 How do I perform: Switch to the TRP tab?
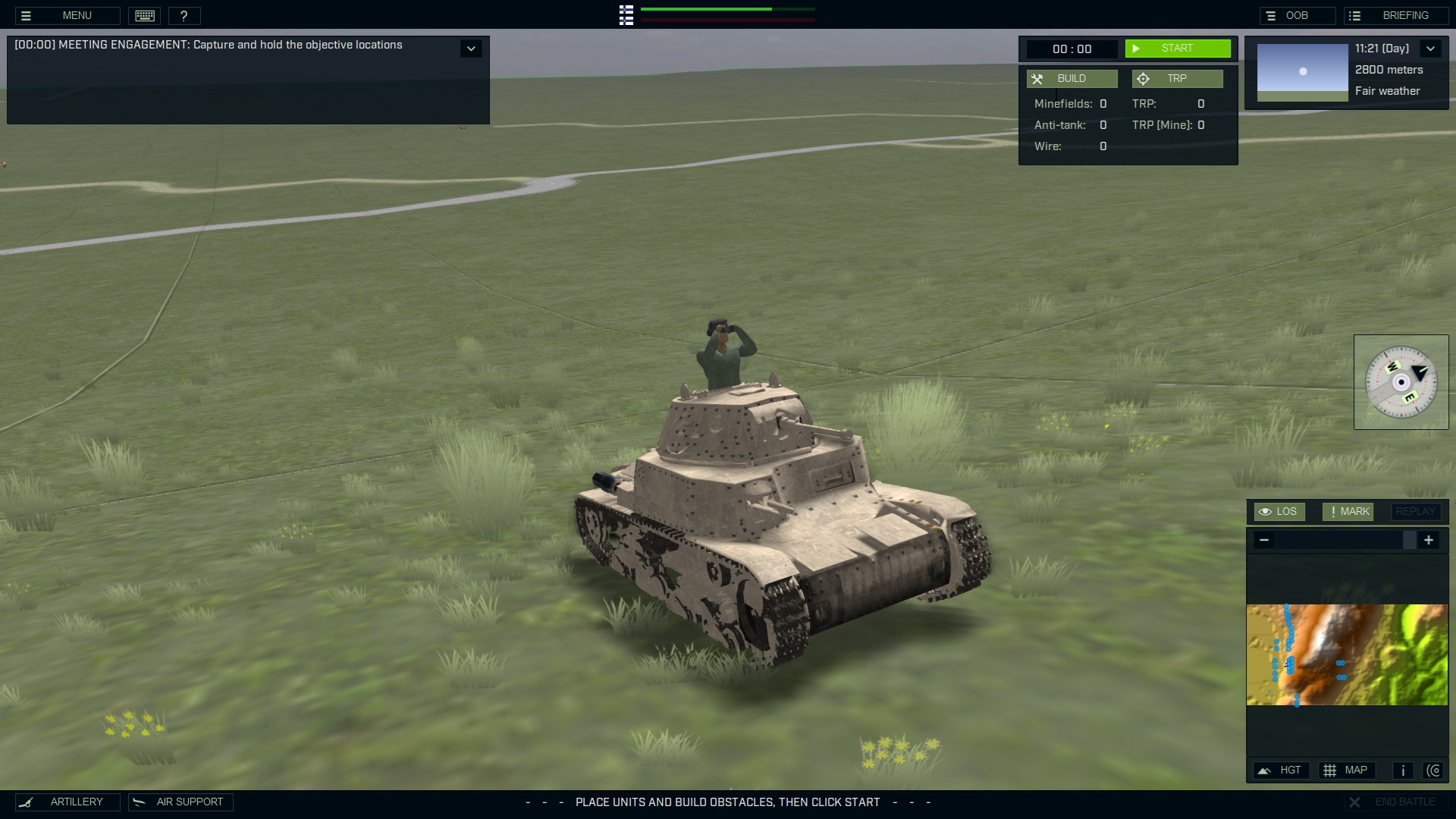[x=1177, y=78]
